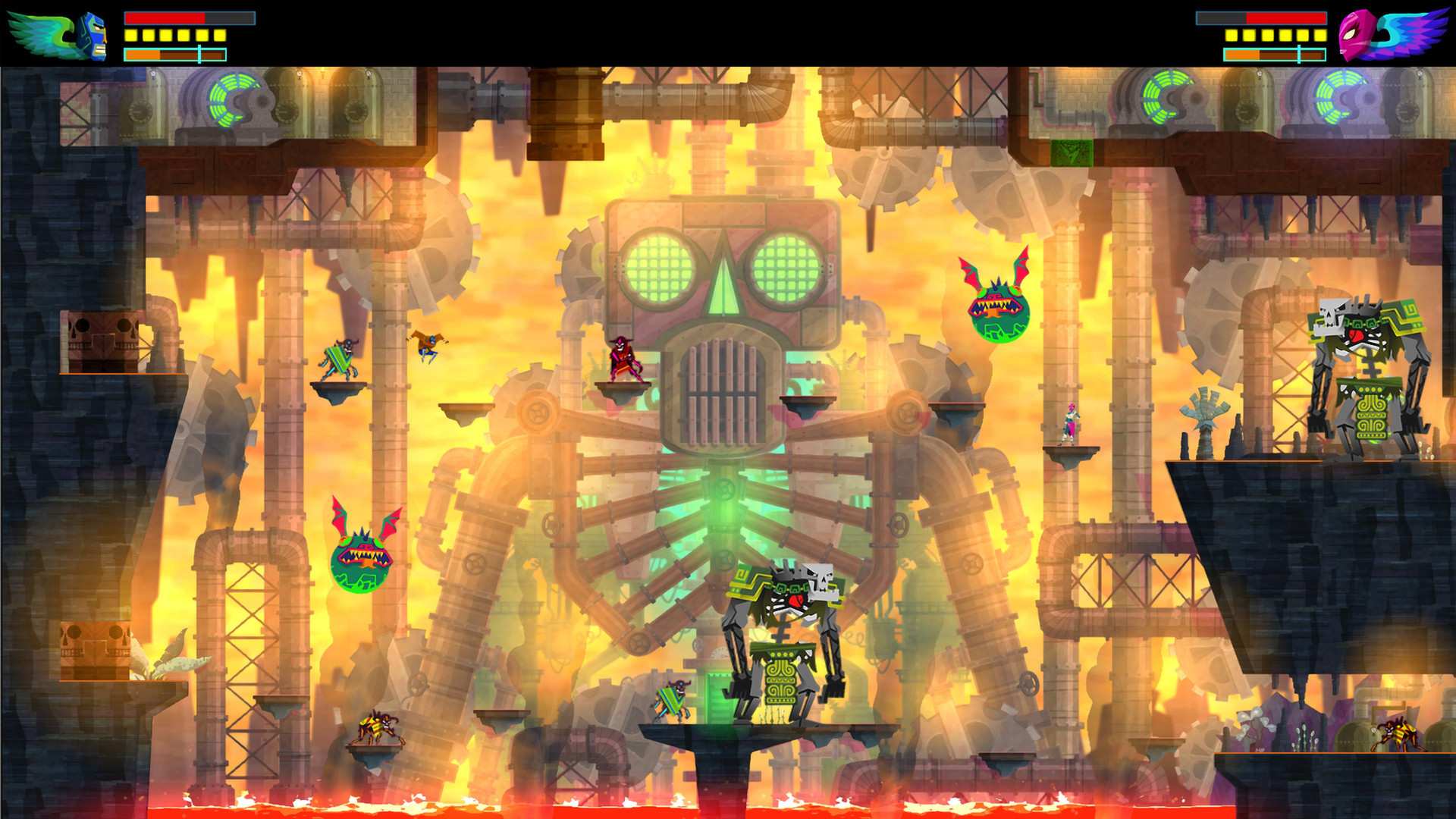Click the stone skull totem on the left wall

(x=99, y=341)
